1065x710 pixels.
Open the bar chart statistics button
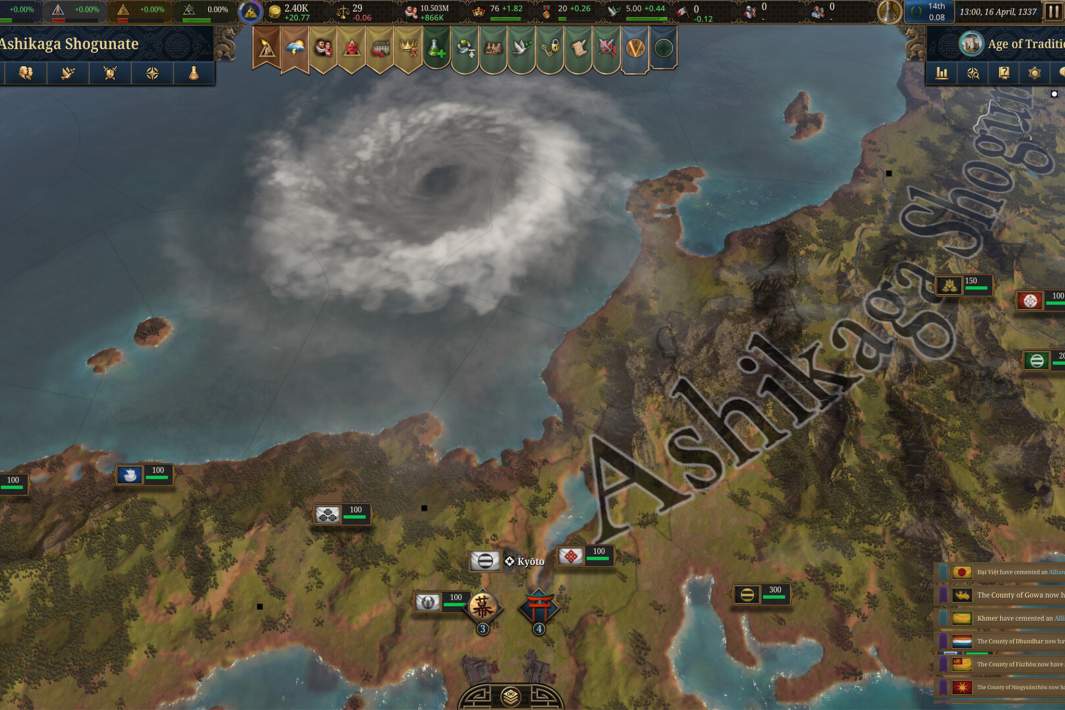coord(942,73)
